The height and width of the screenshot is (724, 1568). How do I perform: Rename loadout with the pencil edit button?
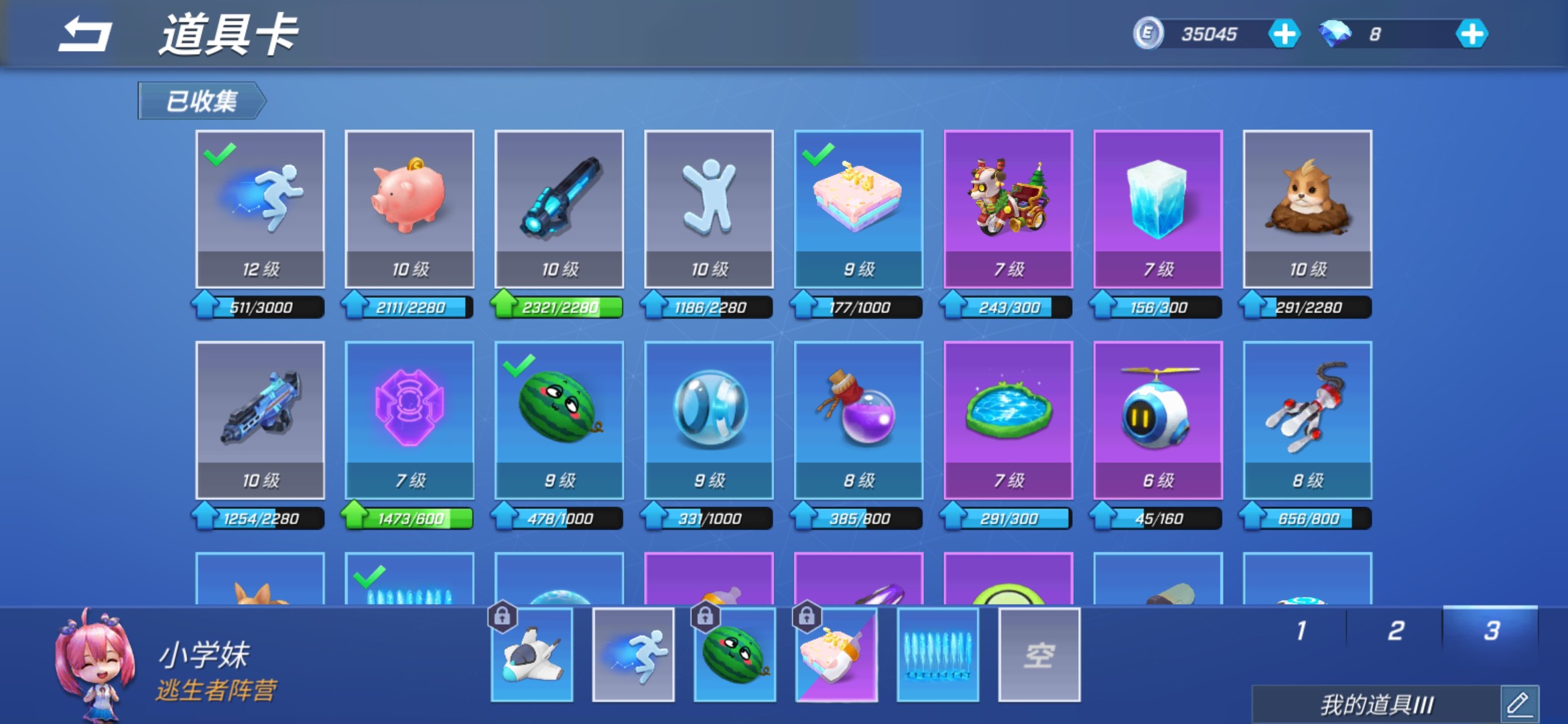tap(1518, 705)
